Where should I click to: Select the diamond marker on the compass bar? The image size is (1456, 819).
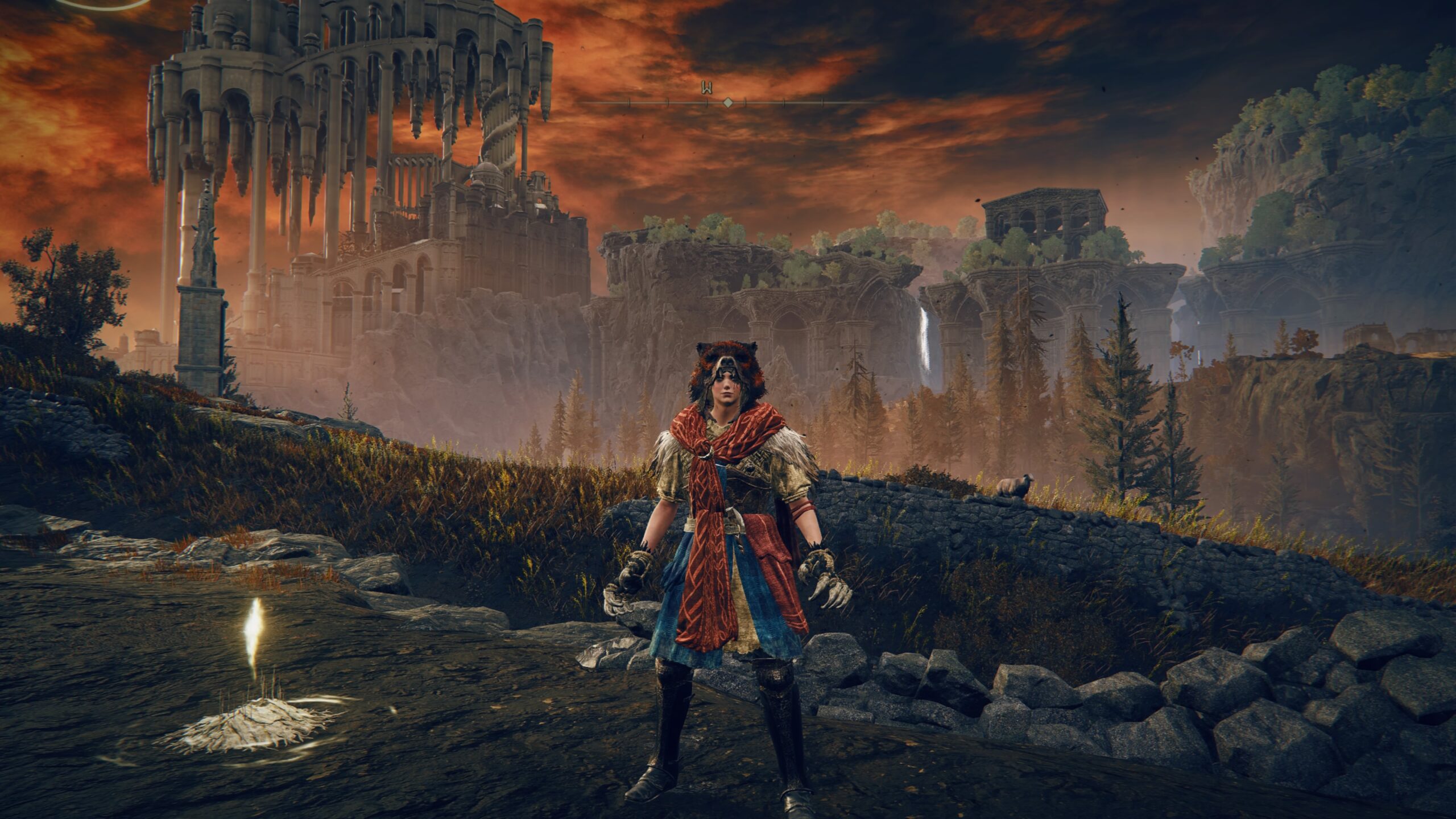point(727,102)
